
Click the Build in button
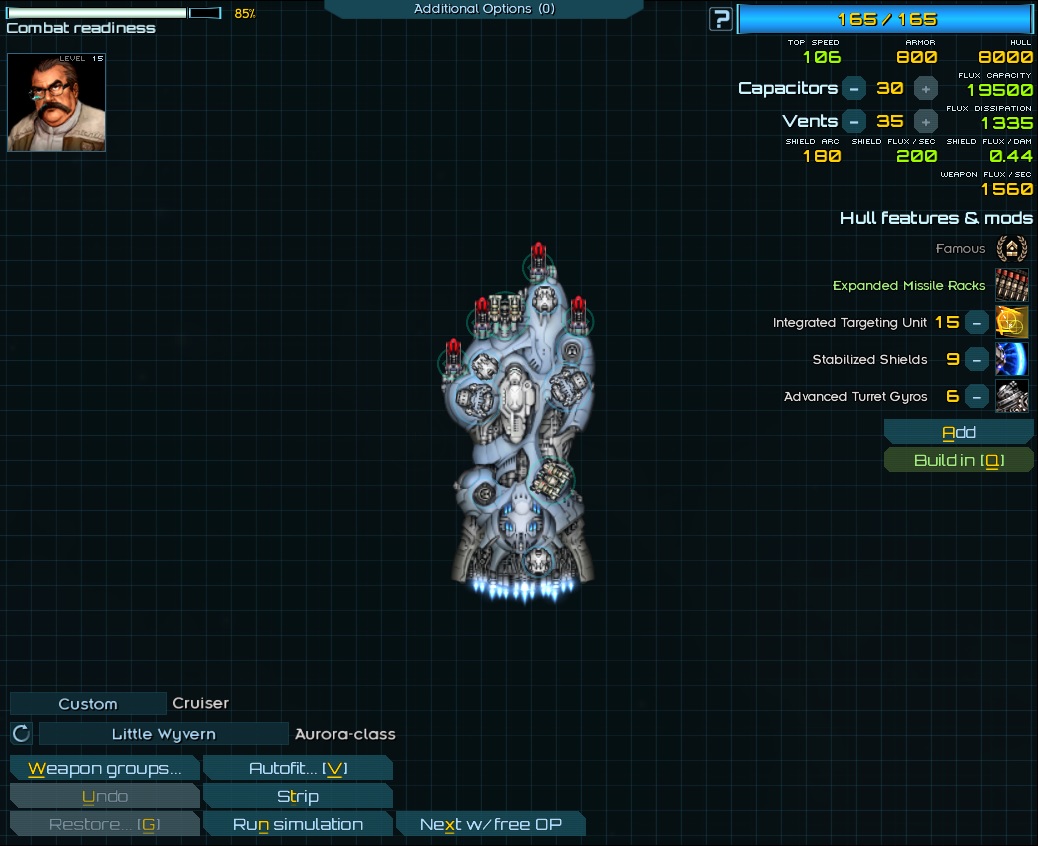(x=958, y=460)
